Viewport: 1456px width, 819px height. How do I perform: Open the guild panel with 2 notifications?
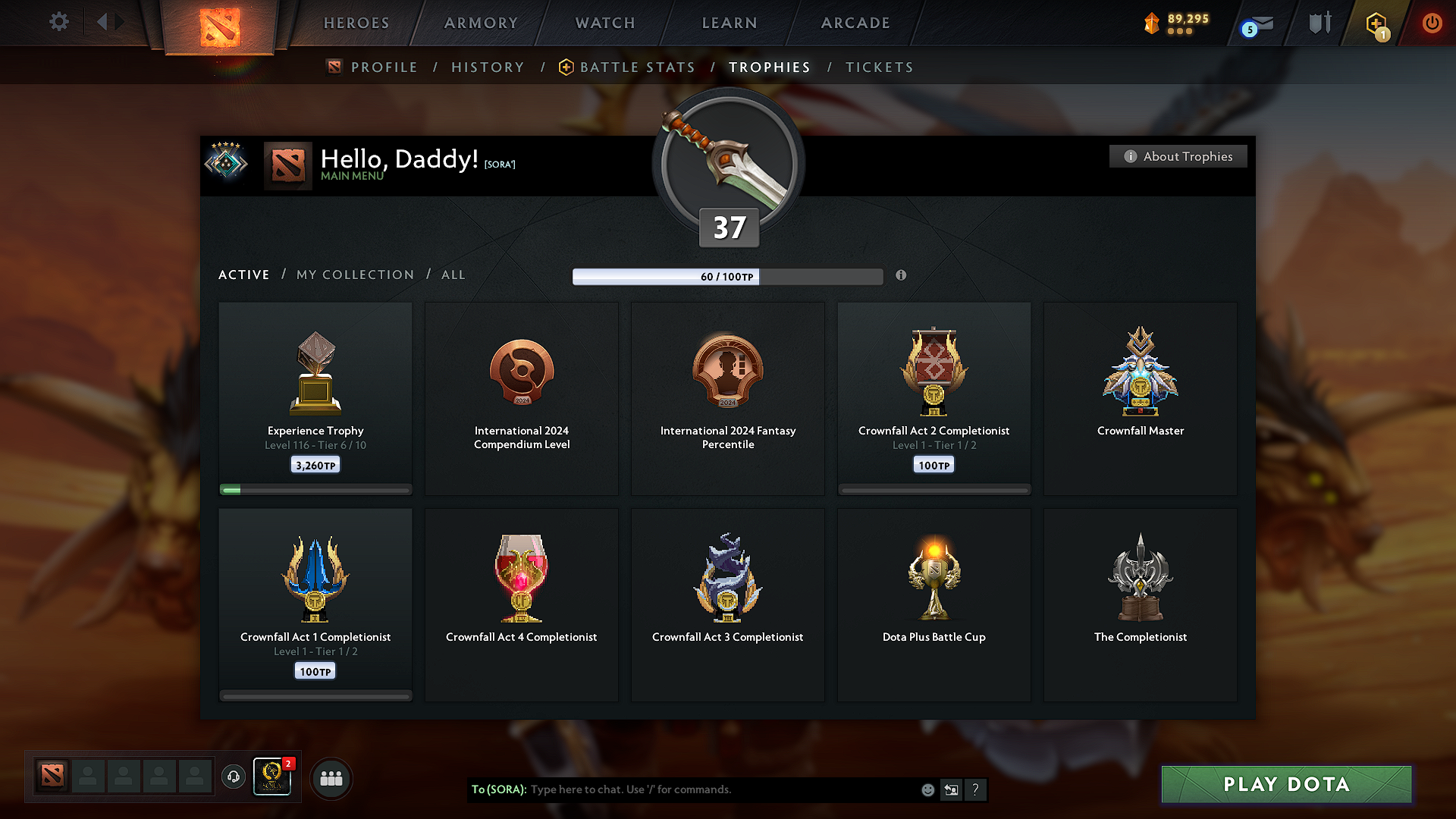[272, 777]
